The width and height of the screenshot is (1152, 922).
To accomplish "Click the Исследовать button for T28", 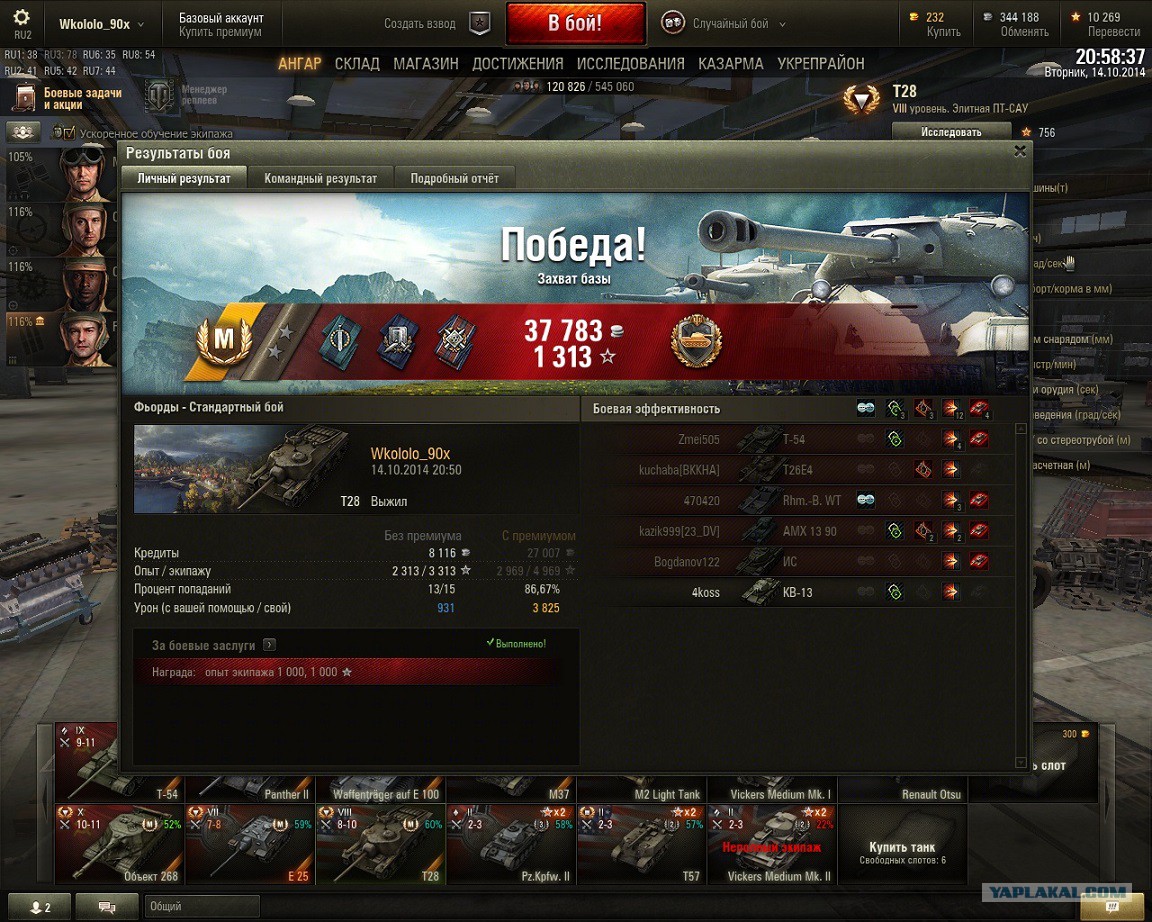I will pyautogui.click(x=950, y=132).
